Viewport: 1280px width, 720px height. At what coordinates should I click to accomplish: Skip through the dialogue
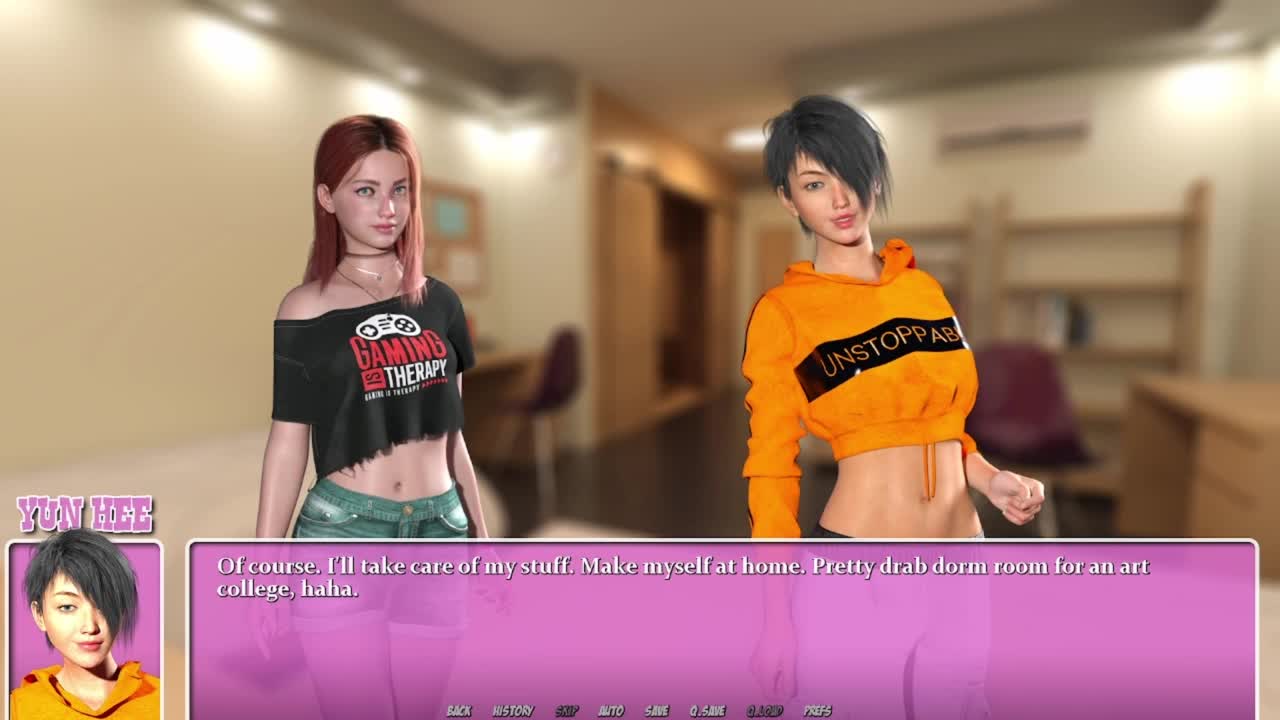[x=567, y=711]
